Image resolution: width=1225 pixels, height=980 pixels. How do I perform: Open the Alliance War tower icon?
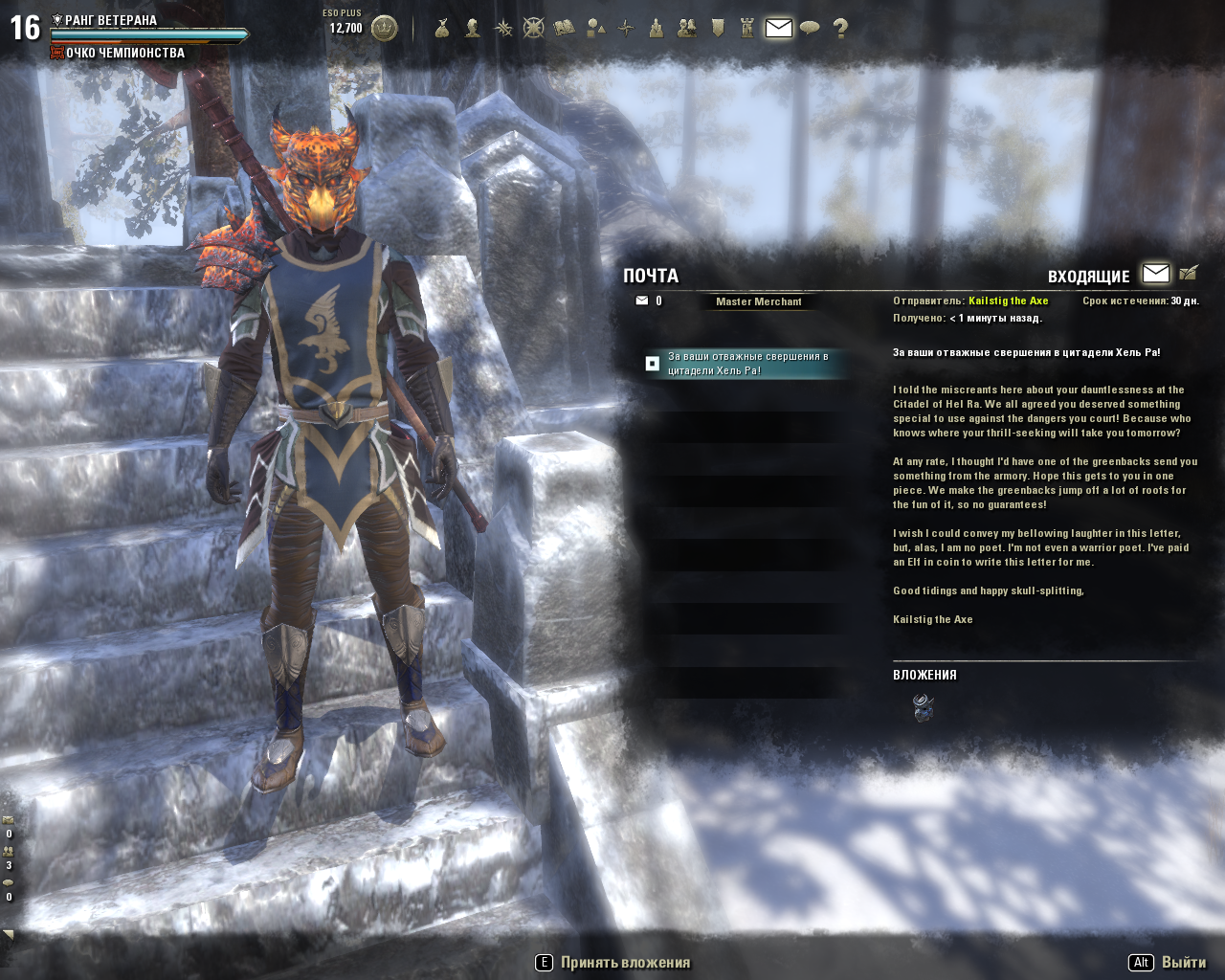coord(747,28)
